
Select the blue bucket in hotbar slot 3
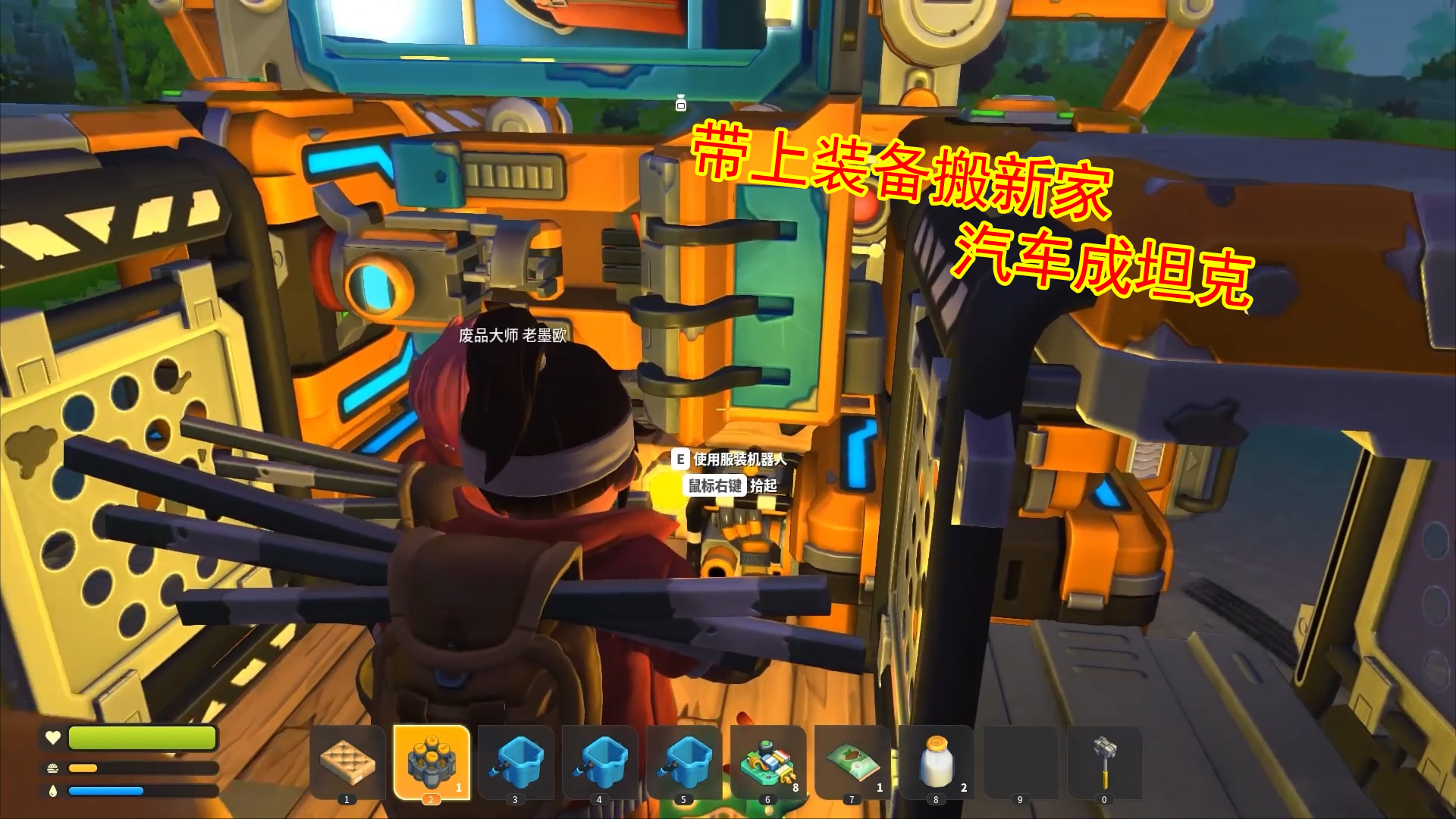pos(516,762)
